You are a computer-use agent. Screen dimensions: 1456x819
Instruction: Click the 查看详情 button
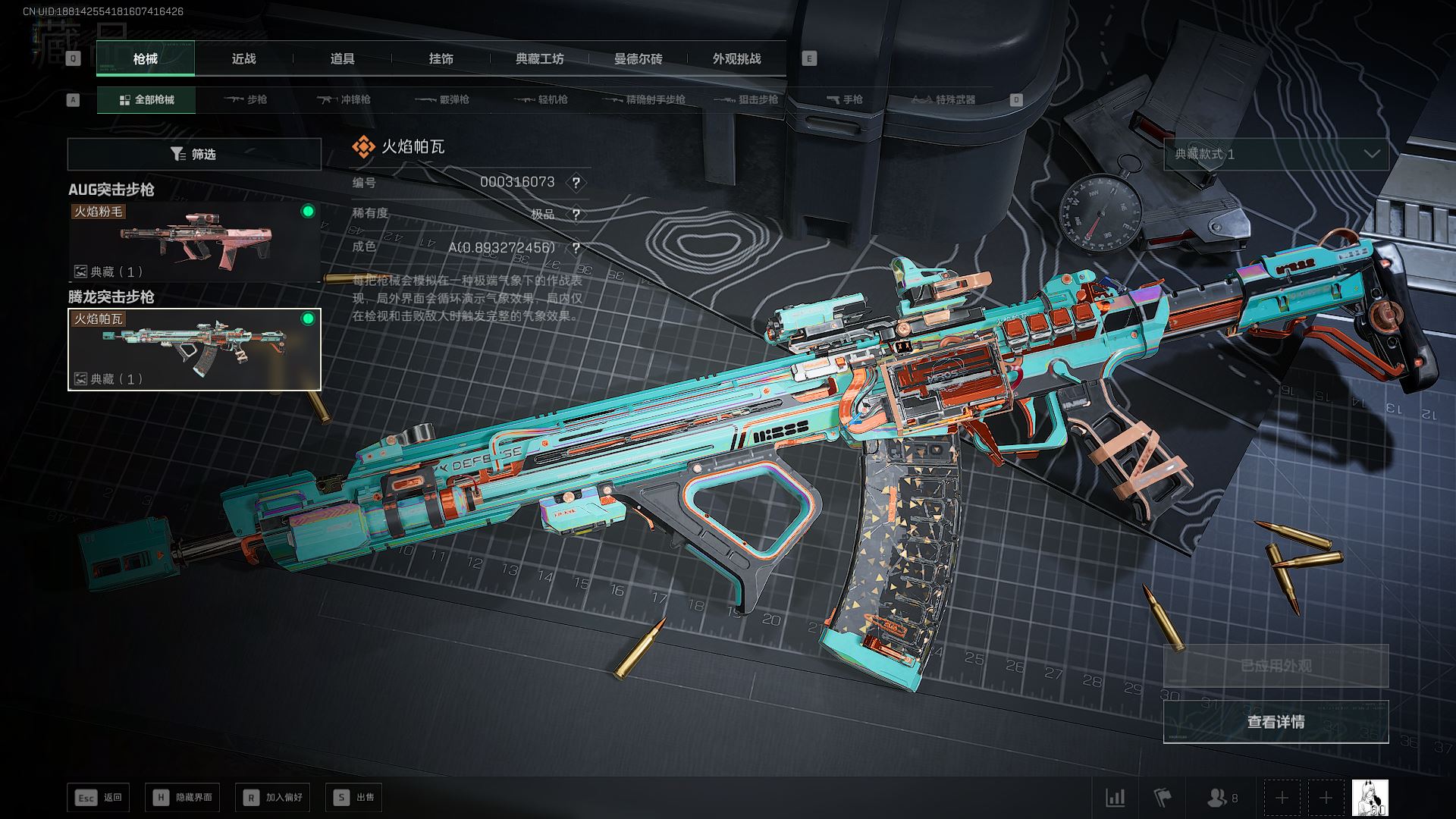tap(1276, 722)
